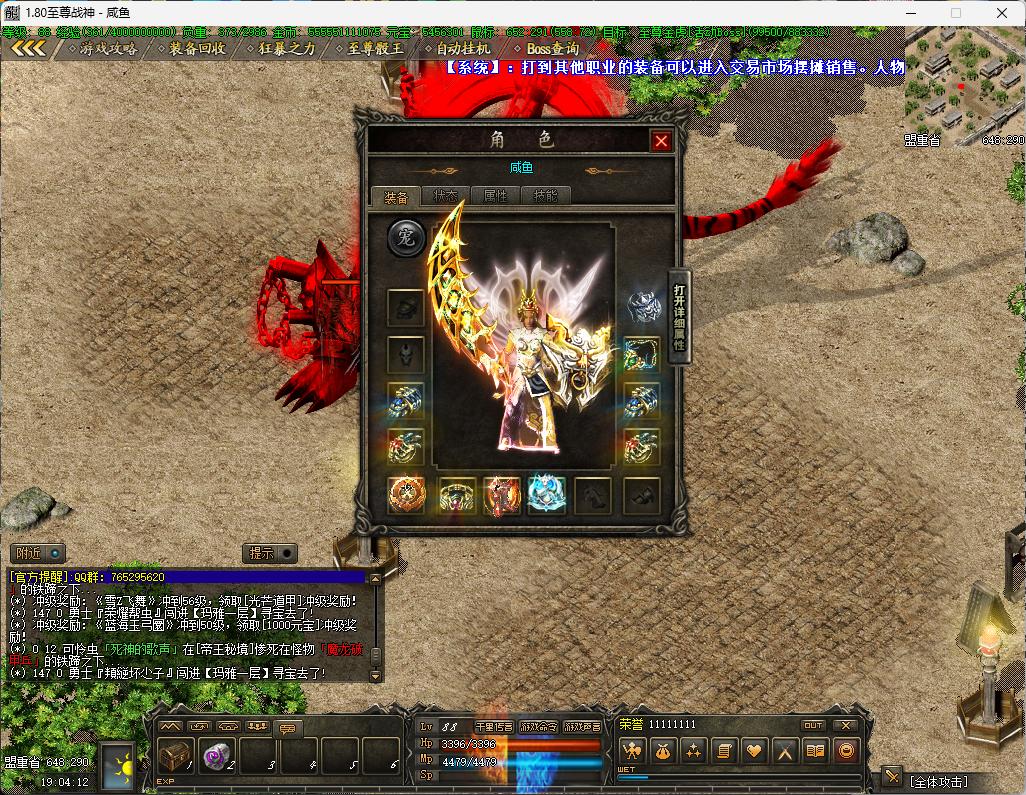Collapse the top menu with the arrow button
1026x795 pixels.
point(28,48)
